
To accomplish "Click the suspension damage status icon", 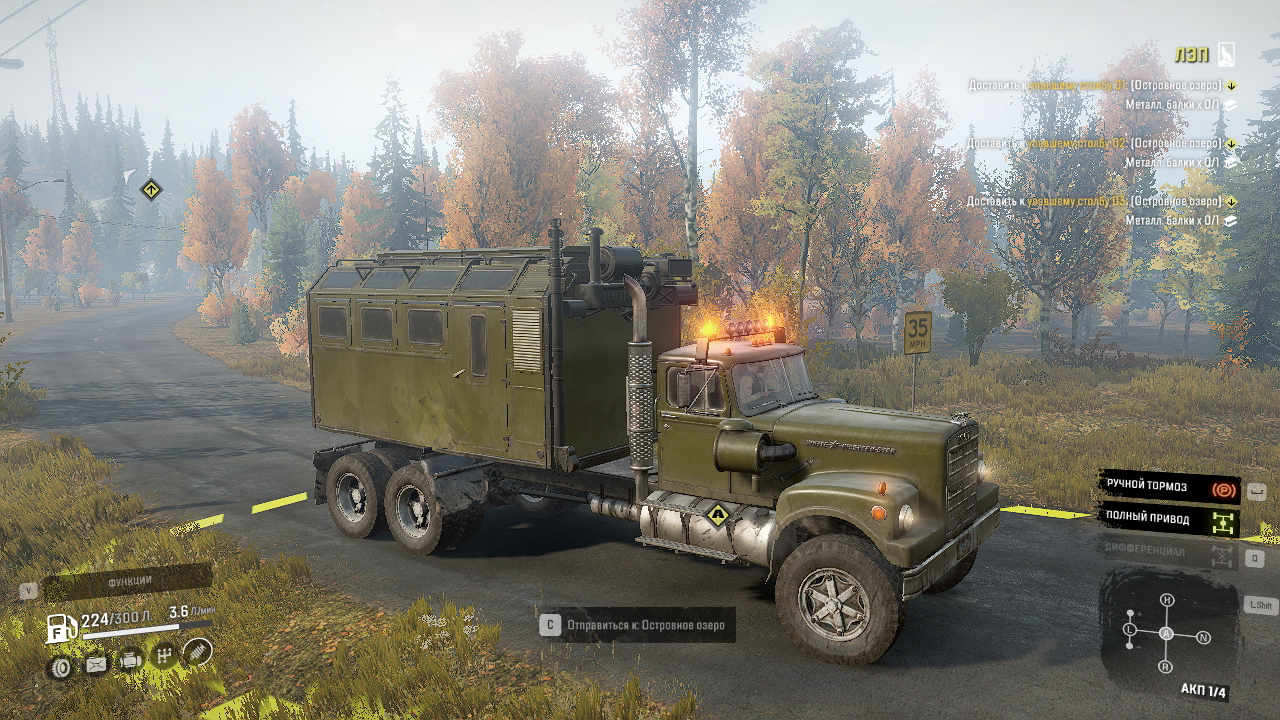I will click(198, 652).
